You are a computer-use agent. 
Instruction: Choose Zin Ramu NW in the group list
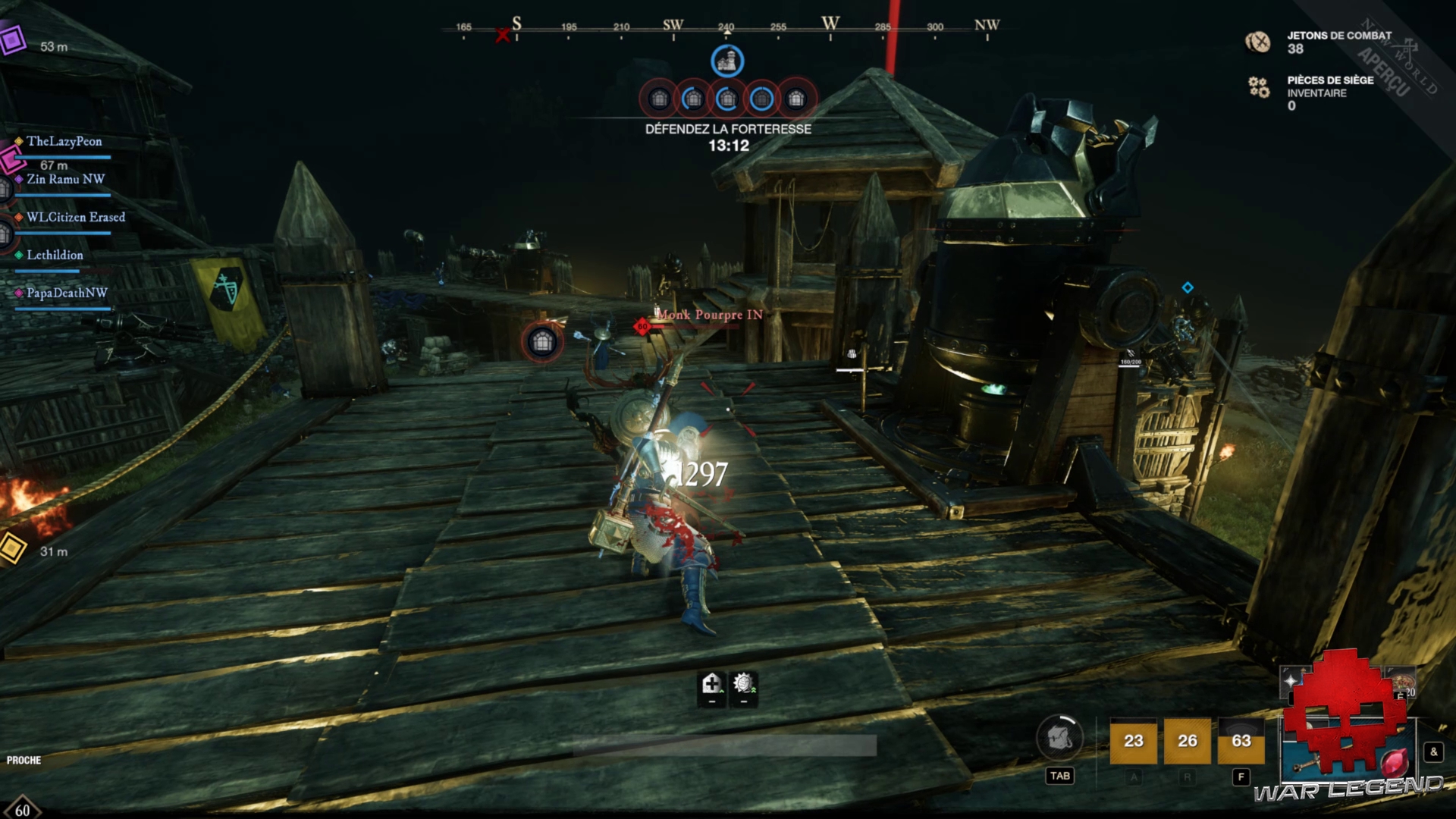65,180
